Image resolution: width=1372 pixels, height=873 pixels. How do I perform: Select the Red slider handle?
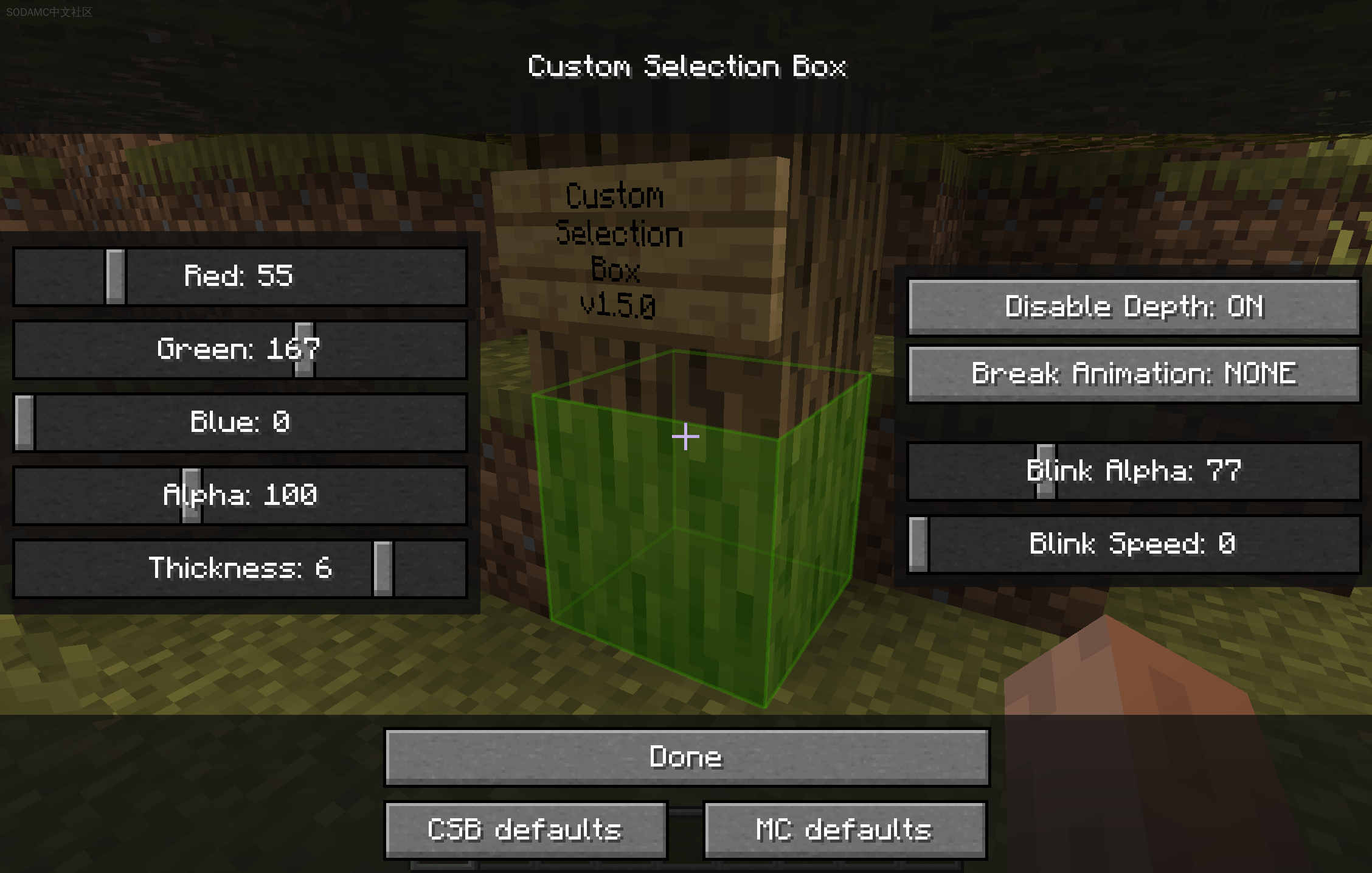[x=116, y=278]
